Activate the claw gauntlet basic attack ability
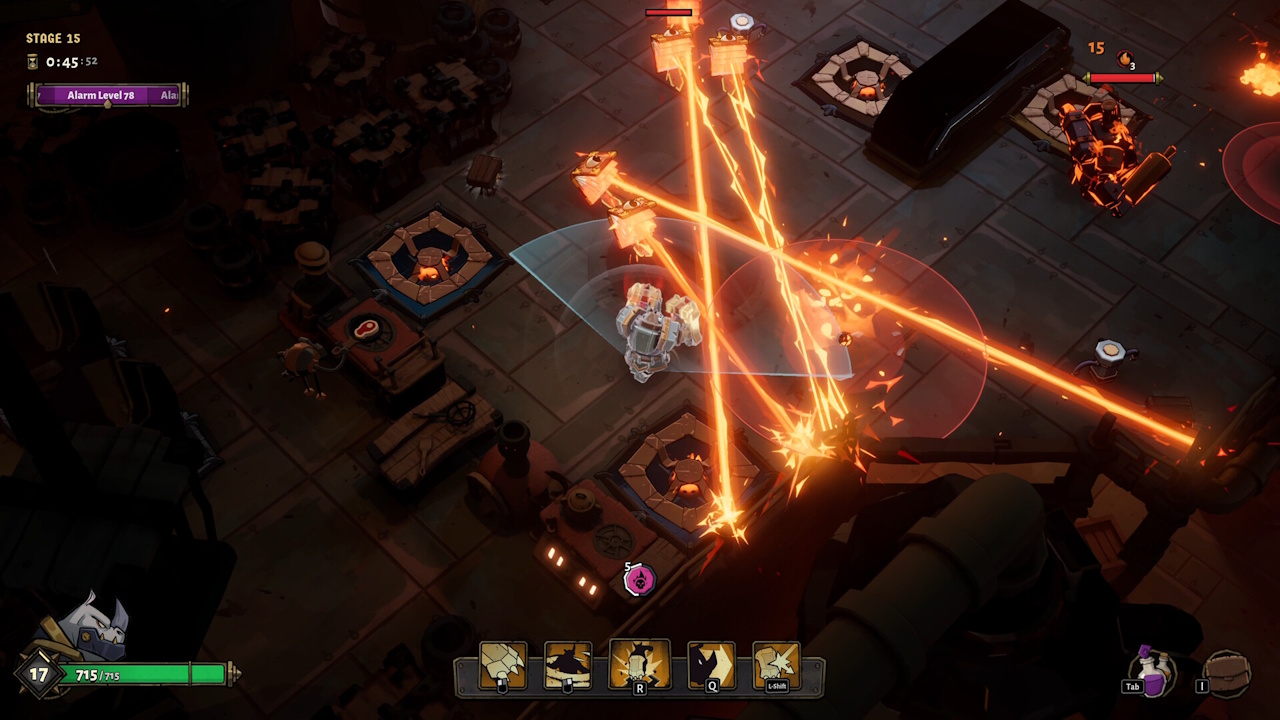 (503, 665)
